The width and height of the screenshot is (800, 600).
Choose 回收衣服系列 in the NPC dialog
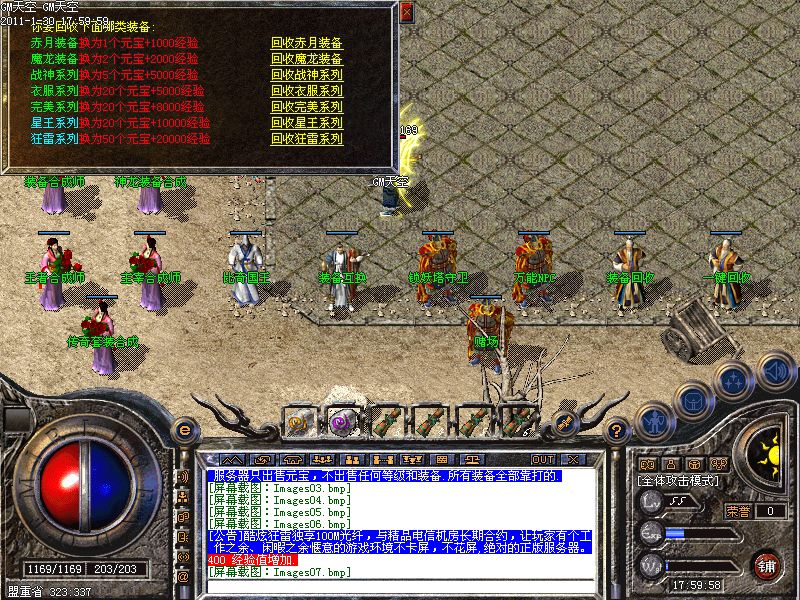[x=306, y=91]
